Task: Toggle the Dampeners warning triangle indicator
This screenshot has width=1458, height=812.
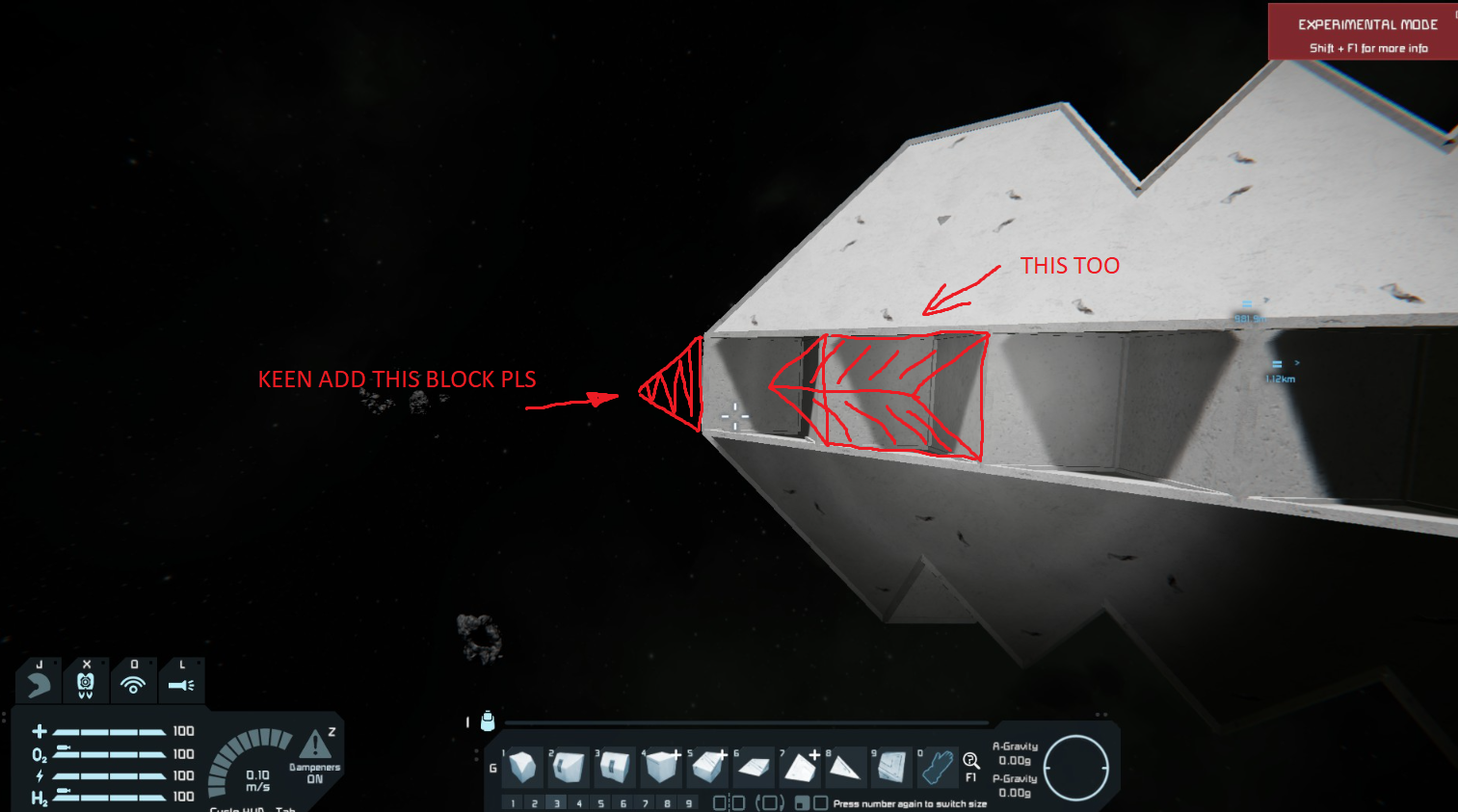Action: [315, 745]
